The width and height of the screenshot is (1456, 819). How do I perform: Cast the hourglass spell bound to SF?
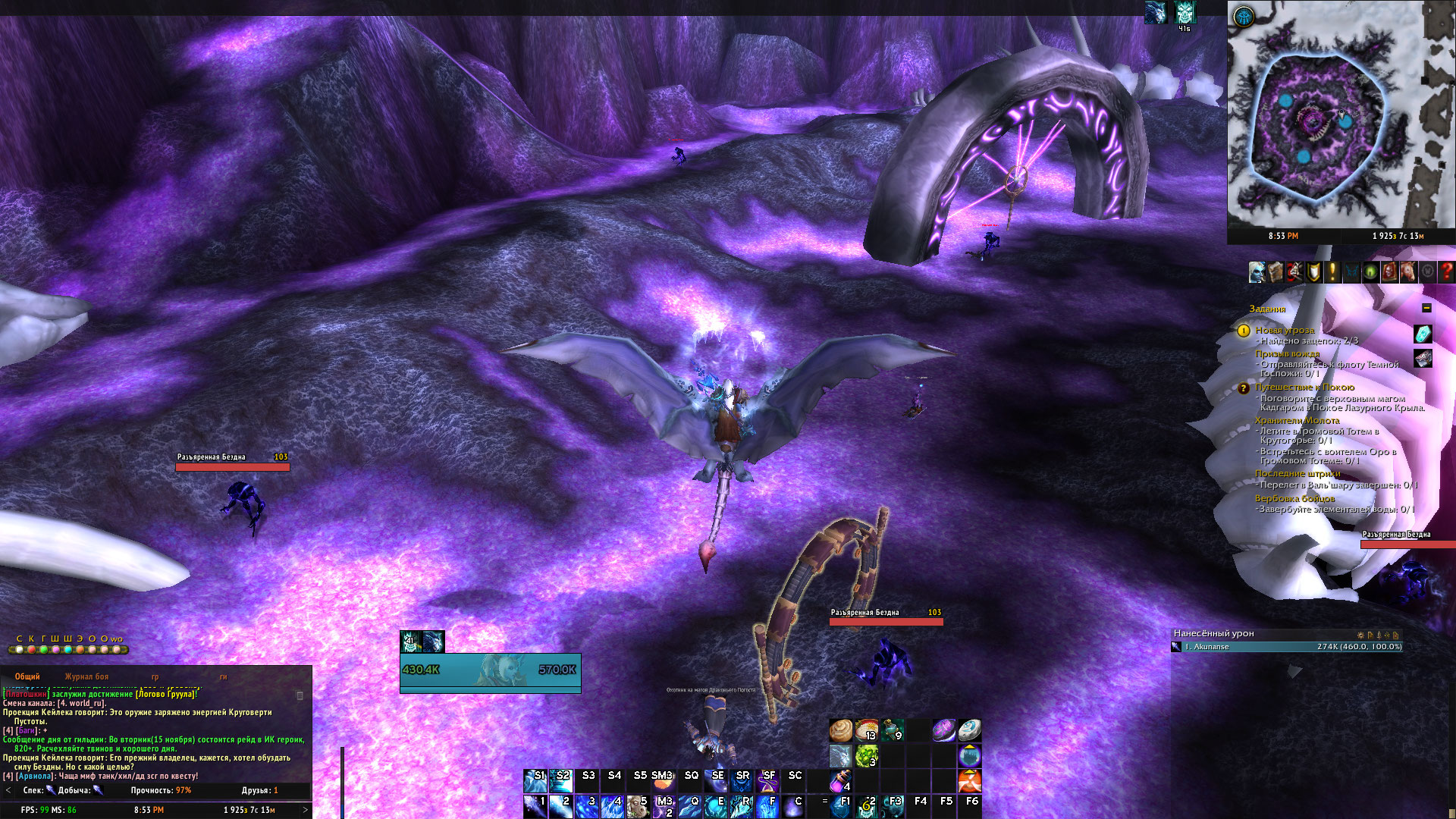767,781
